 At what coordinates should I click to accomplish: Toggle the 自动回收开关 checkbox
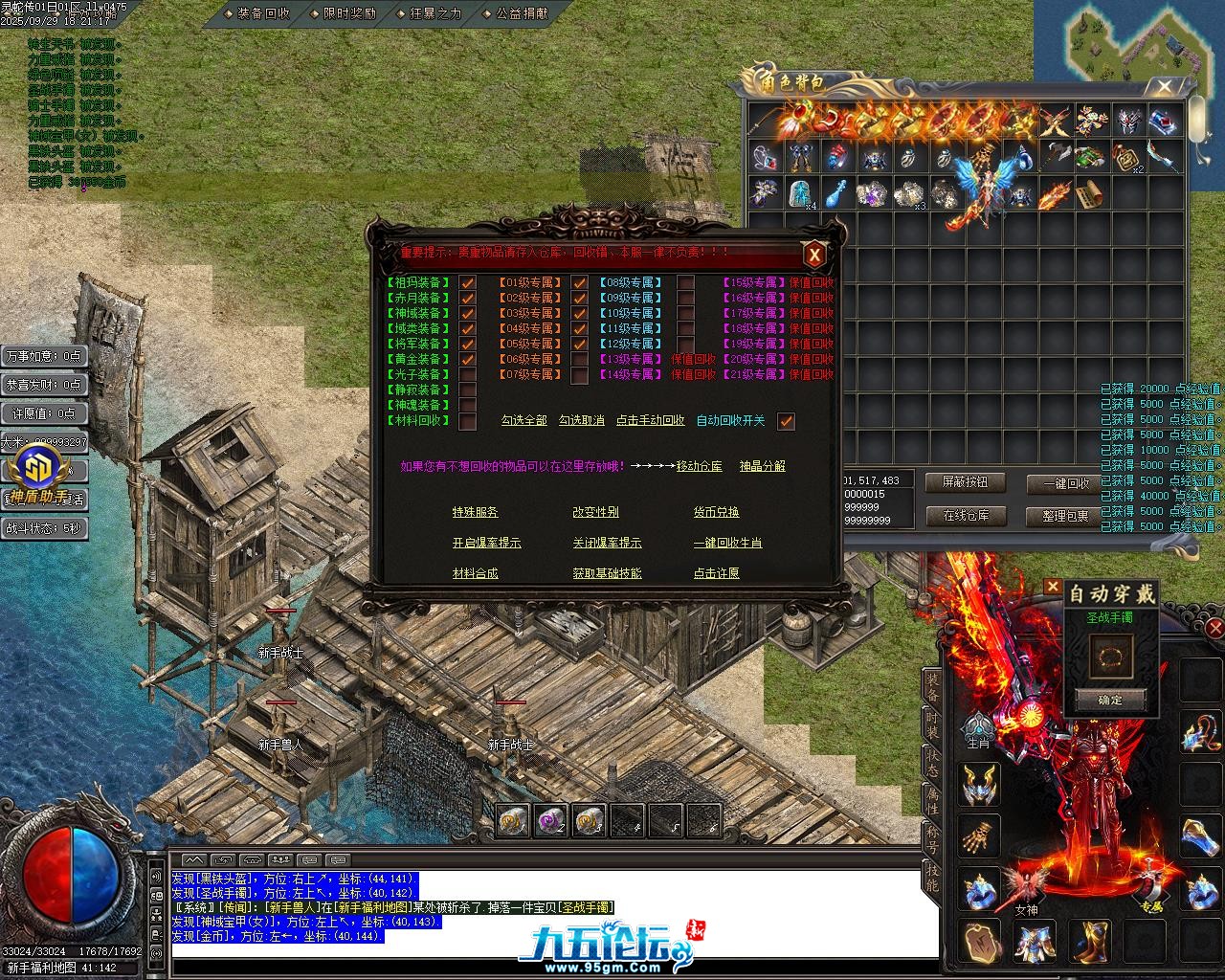pyautogui.click(x=786, y=421)
